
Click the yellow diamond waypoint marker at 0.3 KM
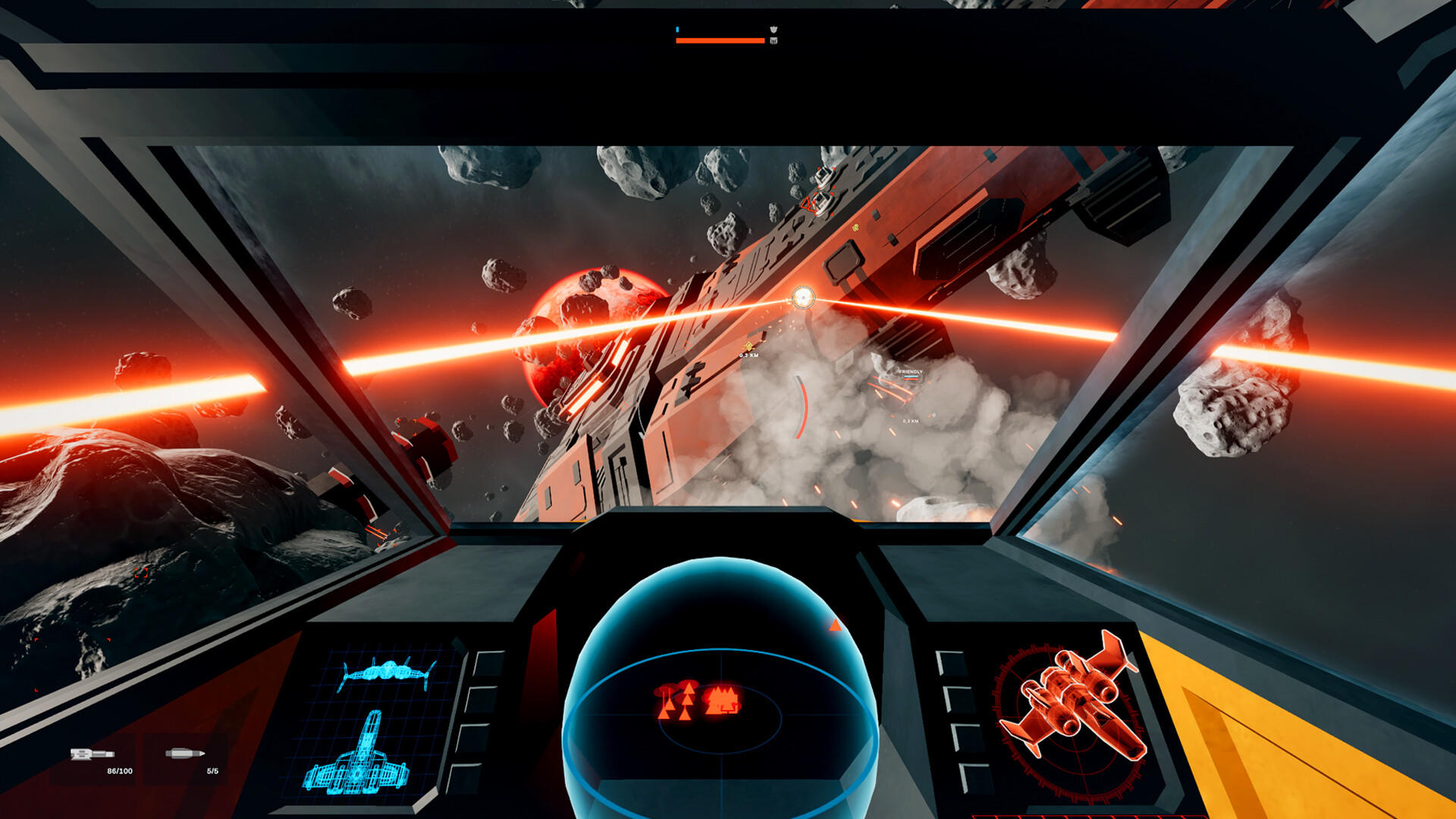click(x=748, y=346)
